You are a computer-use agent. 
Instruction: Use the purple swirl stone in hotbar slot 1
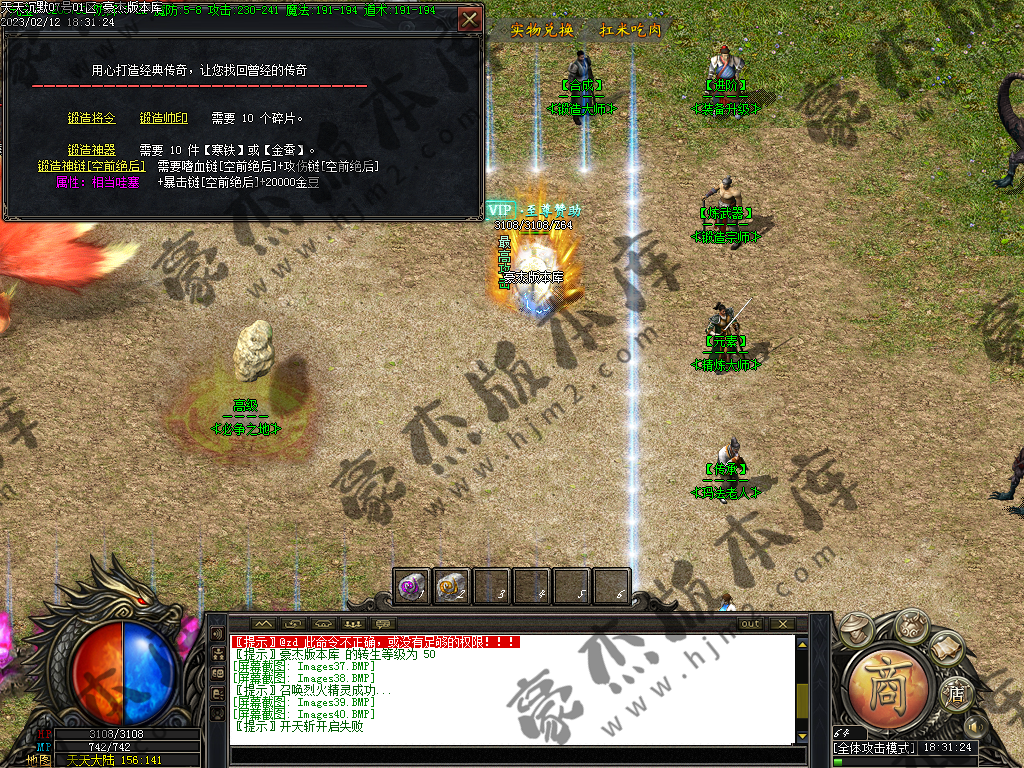[412, 586]
